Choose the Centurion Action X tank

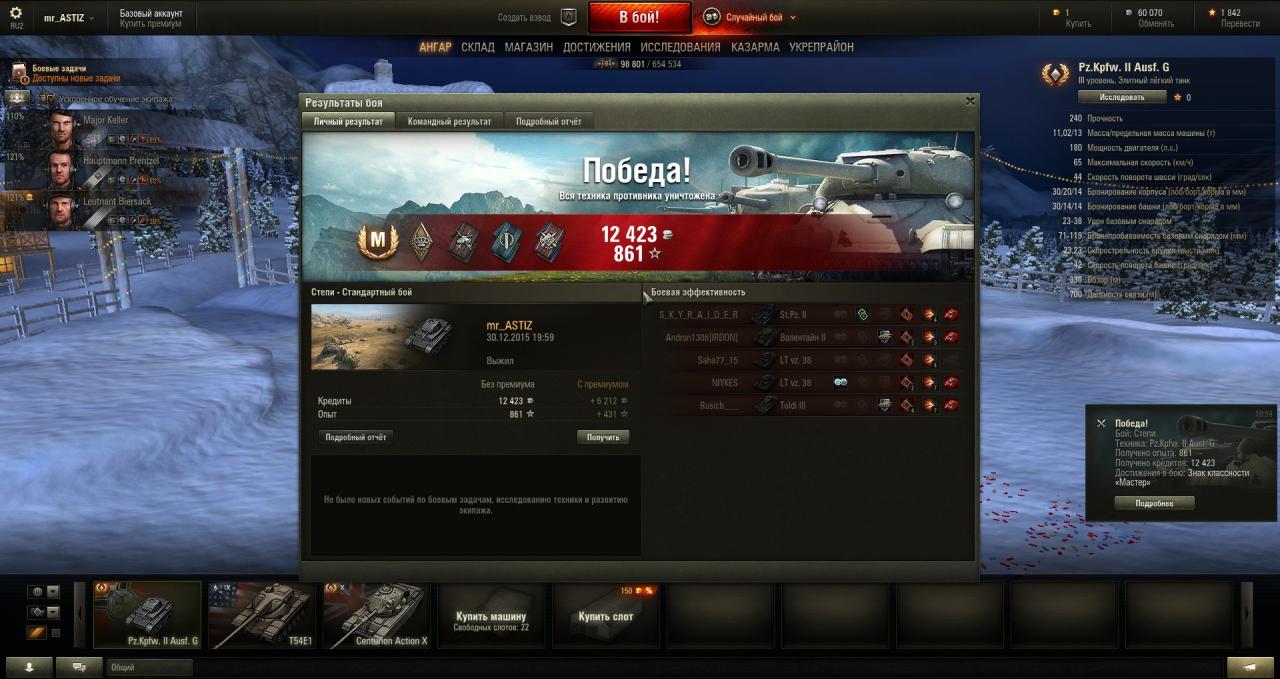pyautogui.click(x=377, y=615)
